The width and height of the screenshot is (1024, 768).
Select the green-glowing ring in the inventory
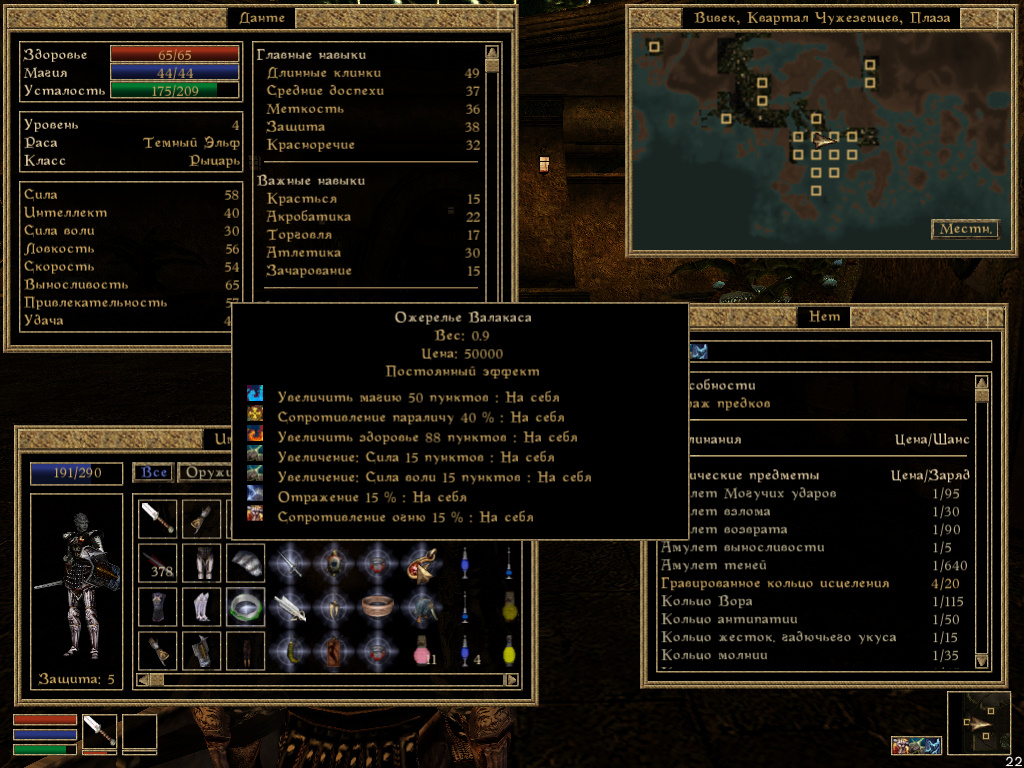pos(245,606)
